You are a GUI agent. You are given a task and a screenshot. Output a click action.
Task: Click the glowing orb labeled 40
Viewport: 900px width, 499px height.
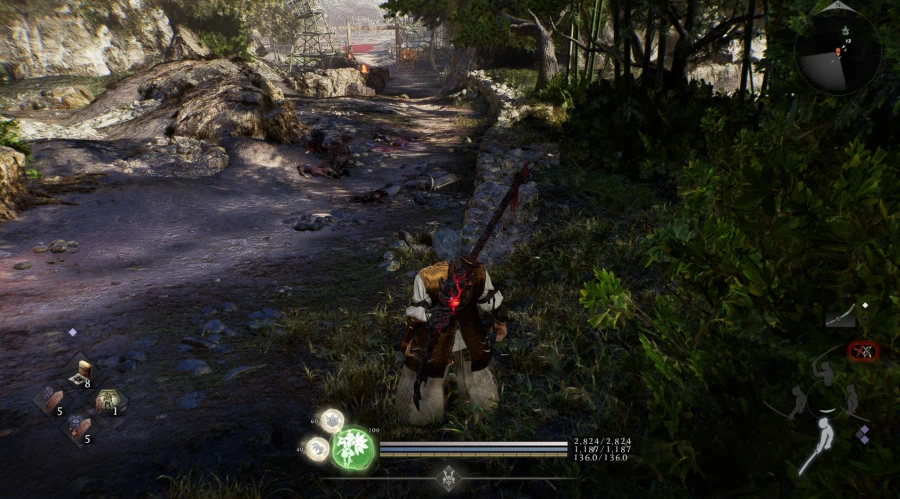(318, 449)
